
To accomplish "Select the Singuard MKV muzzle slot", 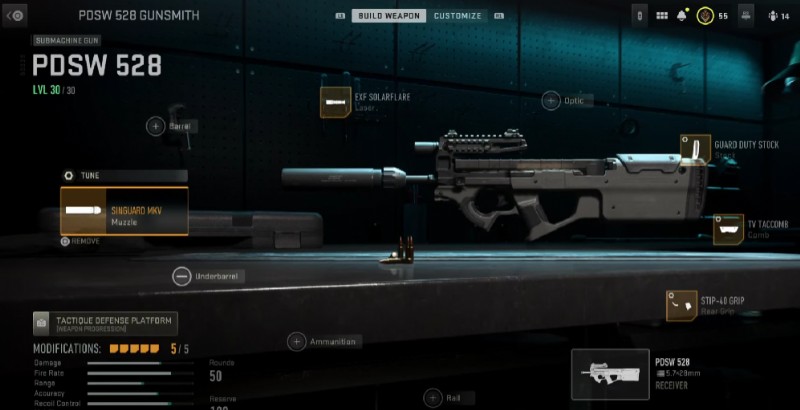I will pyautogui.click(x=124, y=211).
